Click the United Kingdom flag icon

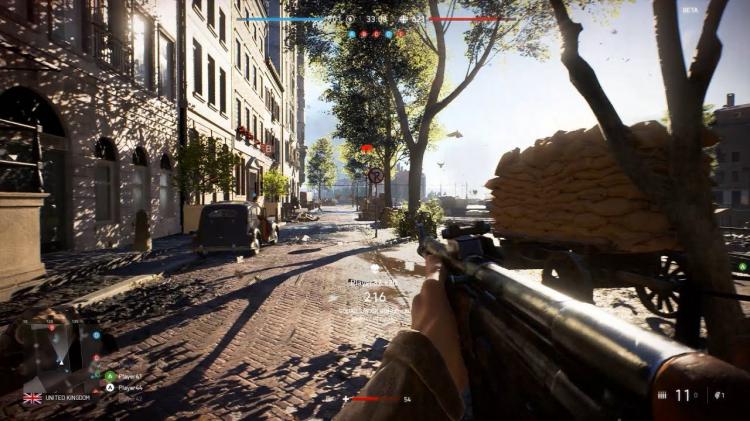pos(33,397)
